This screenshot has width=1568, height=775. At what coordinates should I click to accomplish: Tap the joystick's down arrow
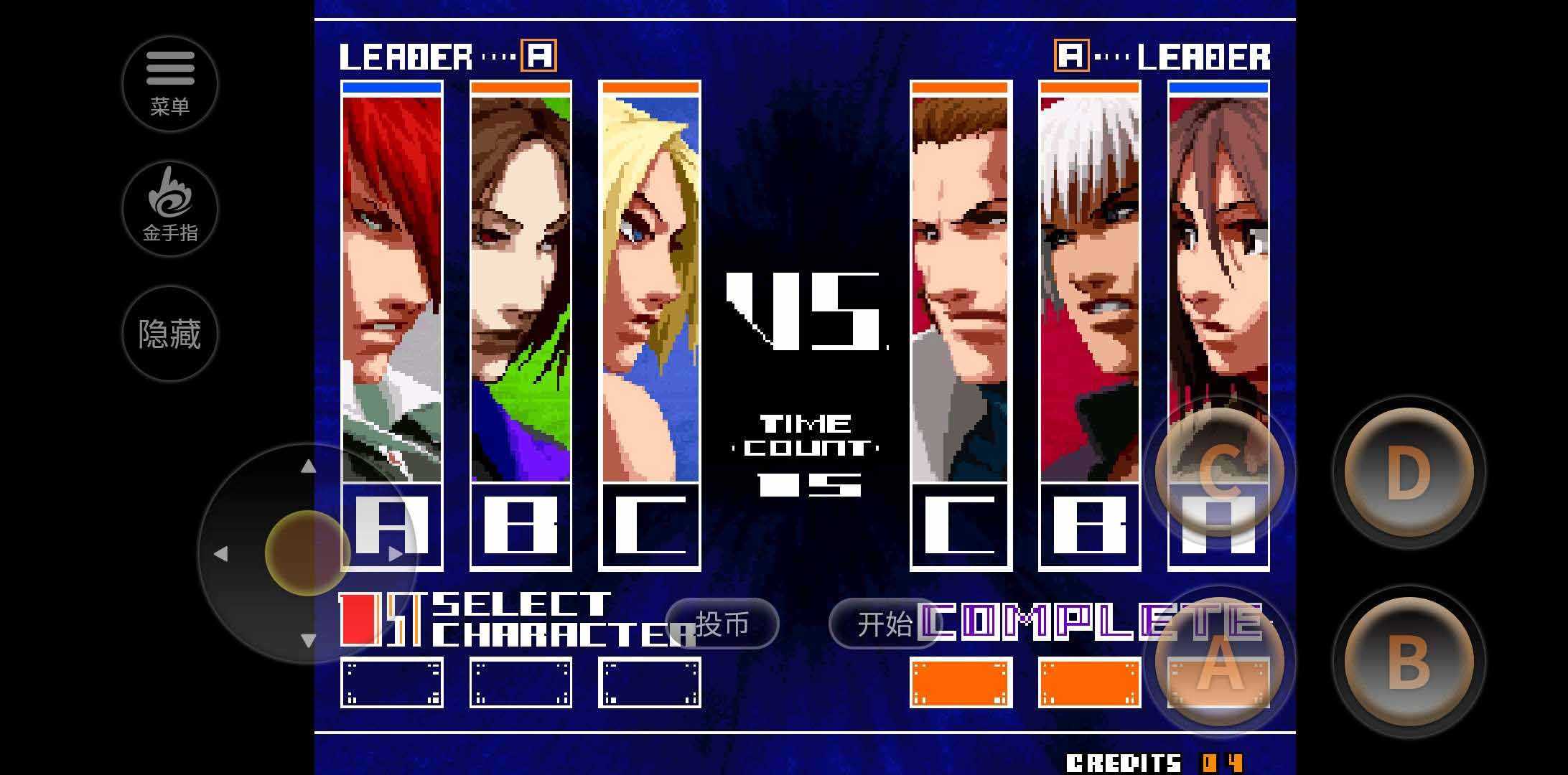tap(308, 640)
